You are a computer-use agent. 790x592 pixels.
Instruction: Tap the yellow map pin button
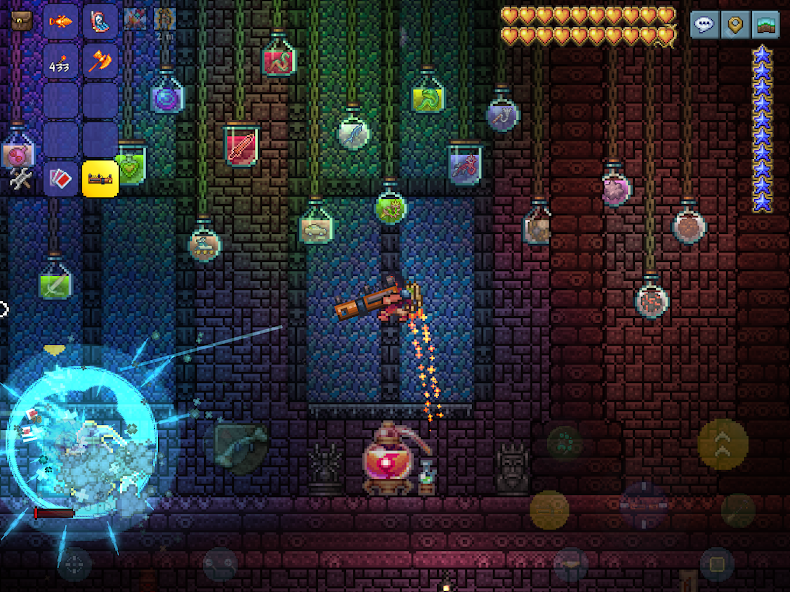pos(735,24)
